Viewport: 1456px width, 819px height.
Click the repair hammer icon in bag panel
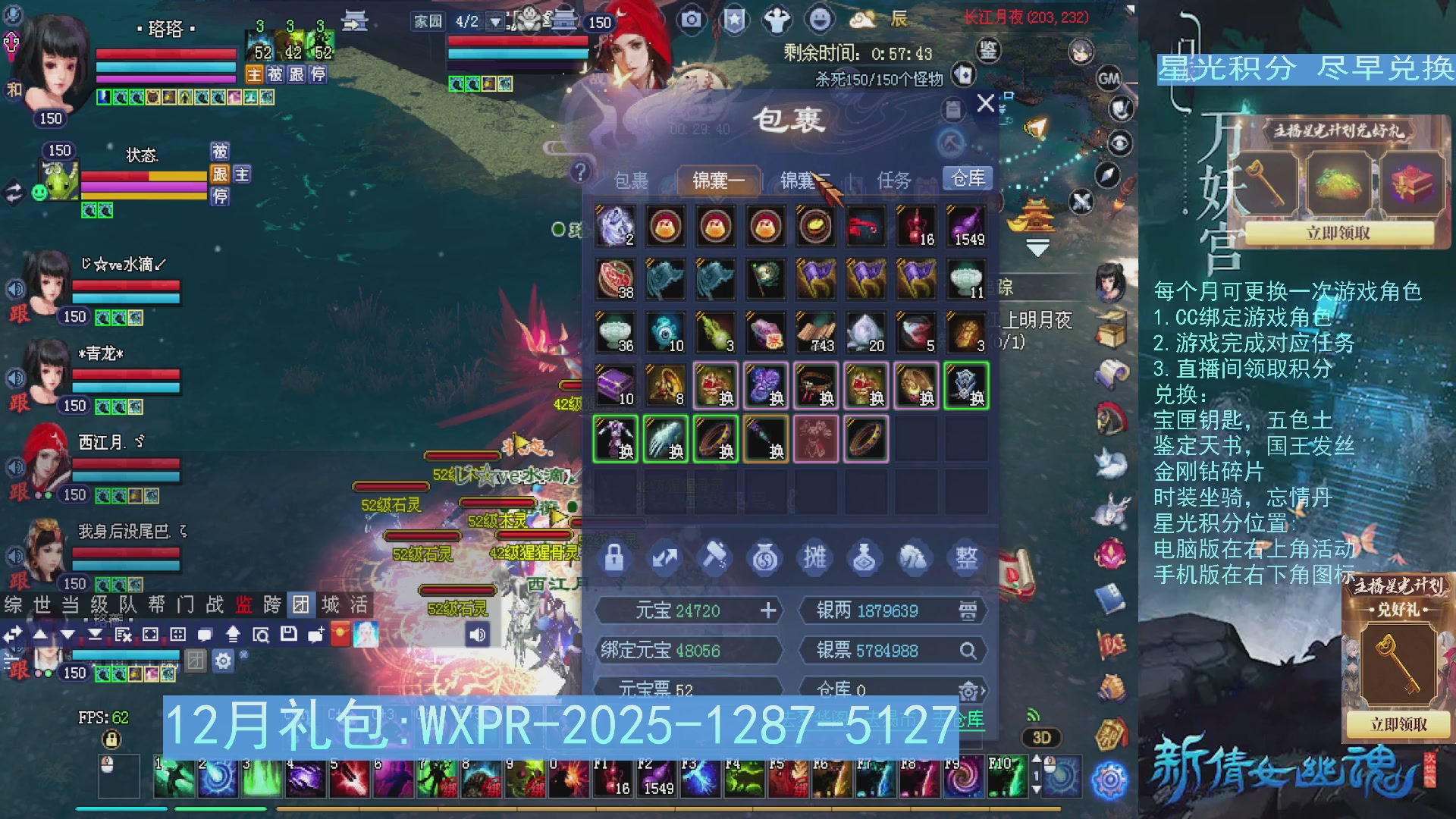(x=714, y=559)
